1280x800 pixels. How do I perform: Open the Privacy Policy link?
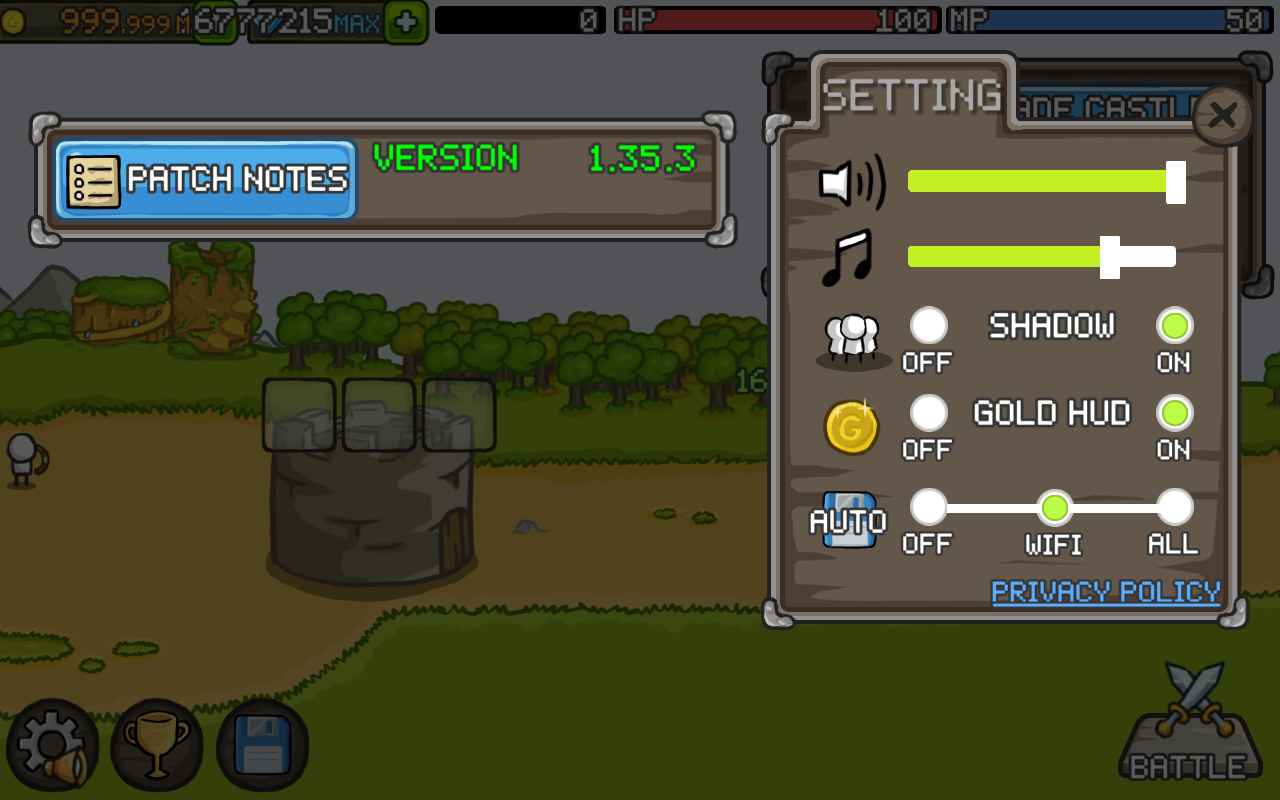(1105, 592)
